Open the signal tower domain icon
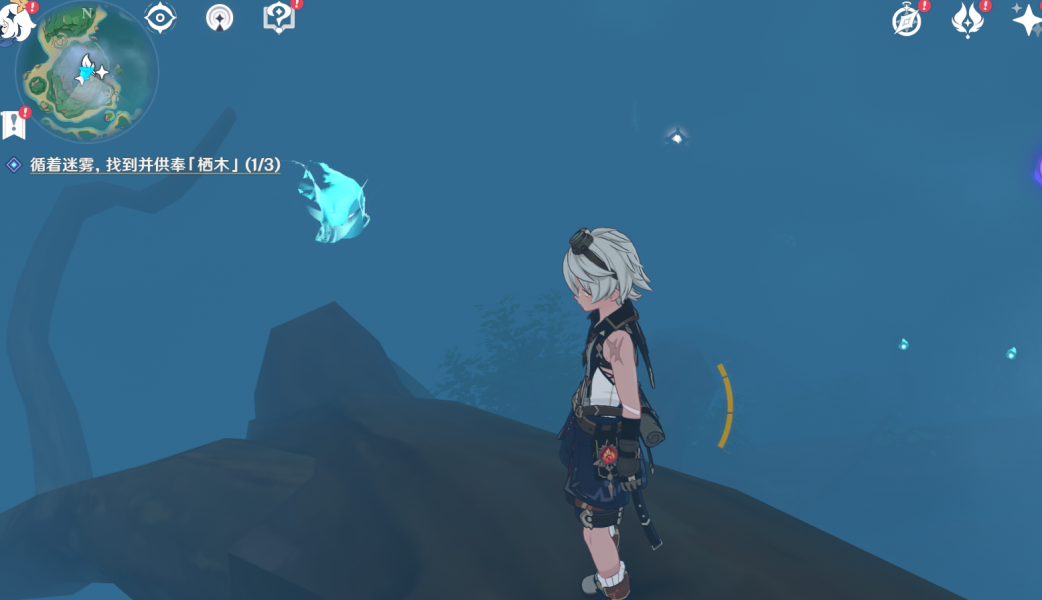The height and width of the screenshot is (600, 1042). point(219,18)
